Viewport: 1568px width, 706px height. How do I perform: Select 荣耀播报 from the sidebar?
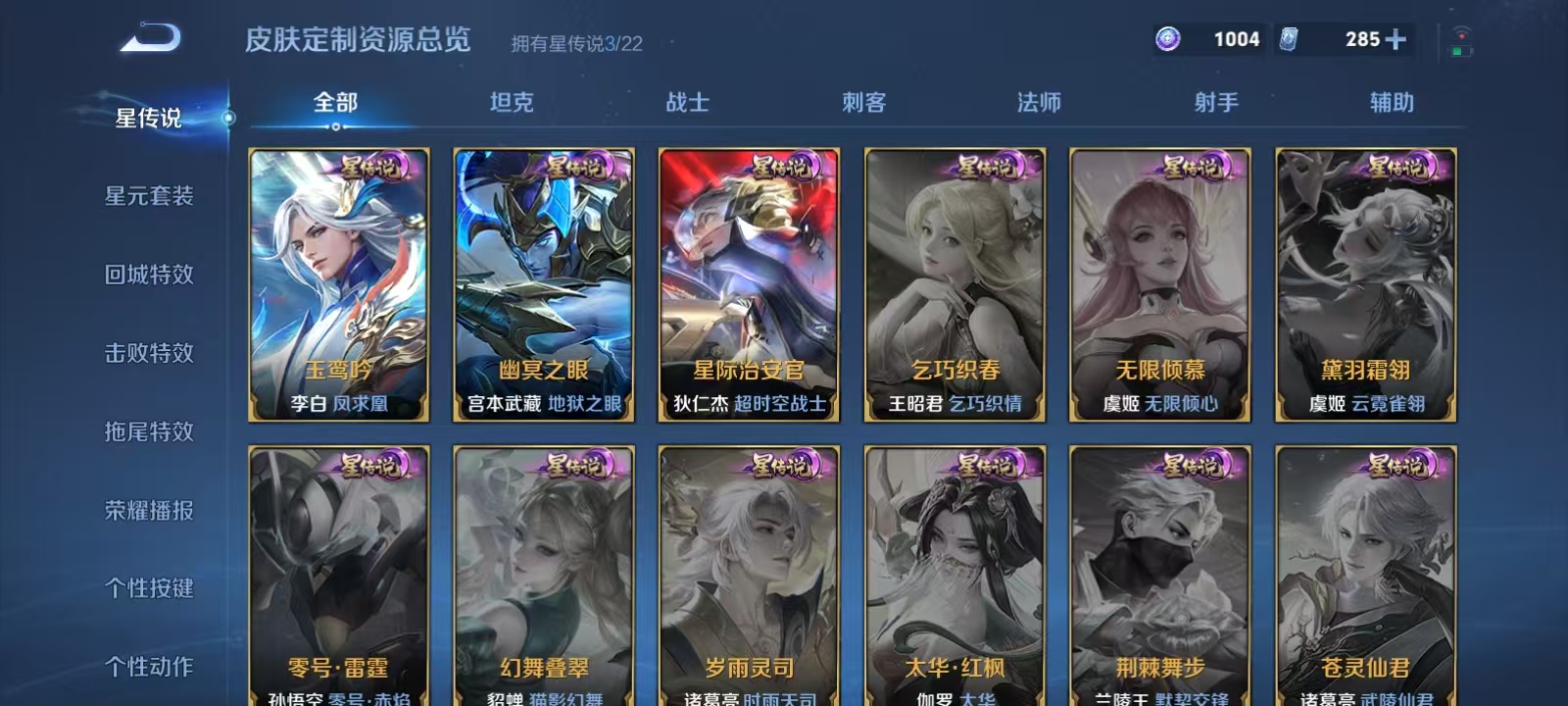point(148,510)
